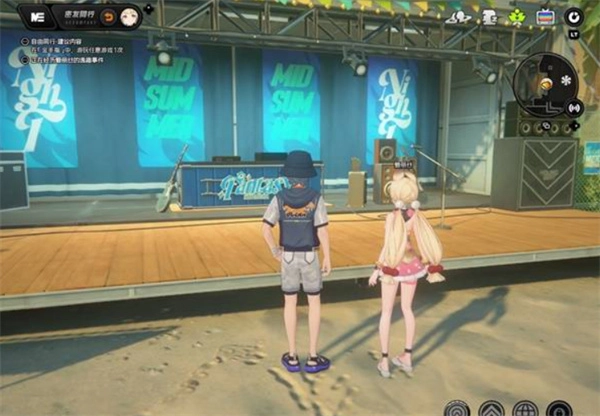Activate the double chevron icon at the bottom

tap(492, 409)
